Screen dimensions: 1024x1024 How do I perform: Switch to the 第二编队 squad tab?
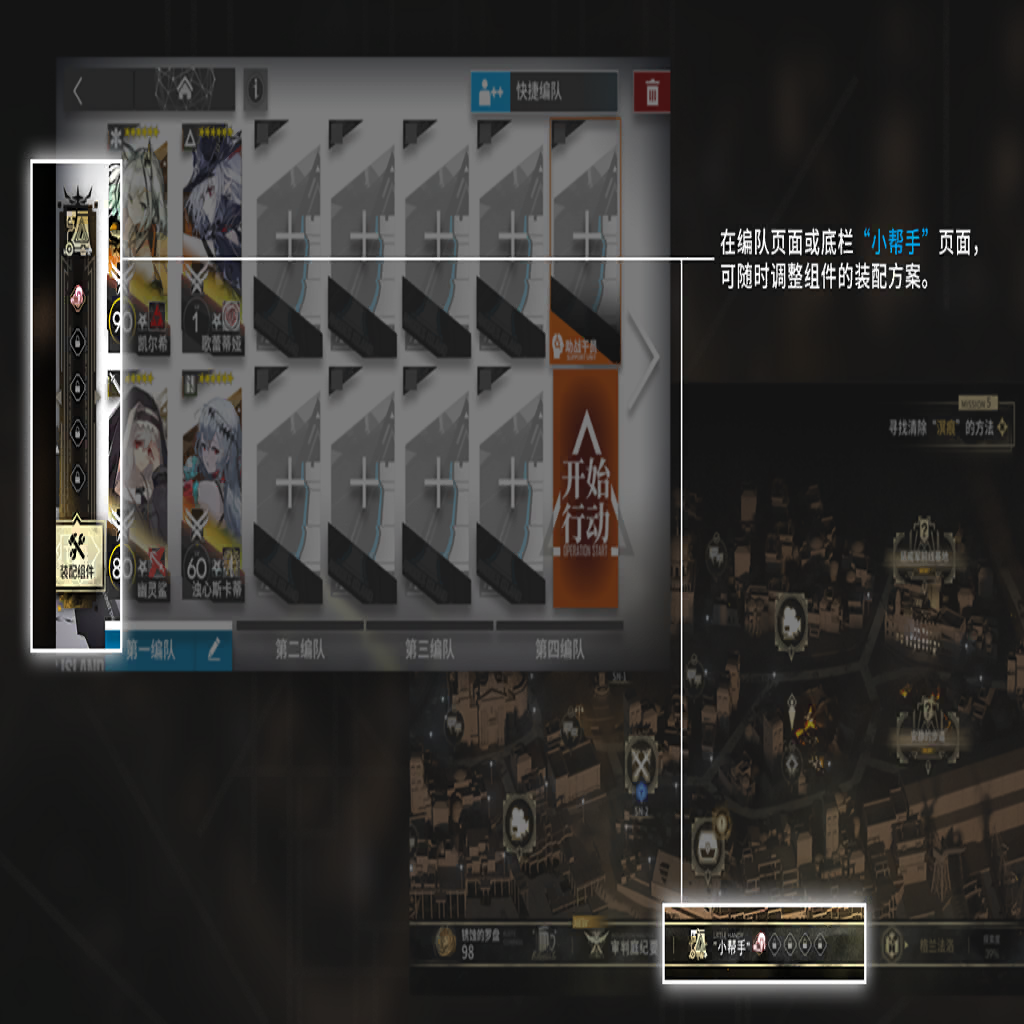tap(300, 650)
